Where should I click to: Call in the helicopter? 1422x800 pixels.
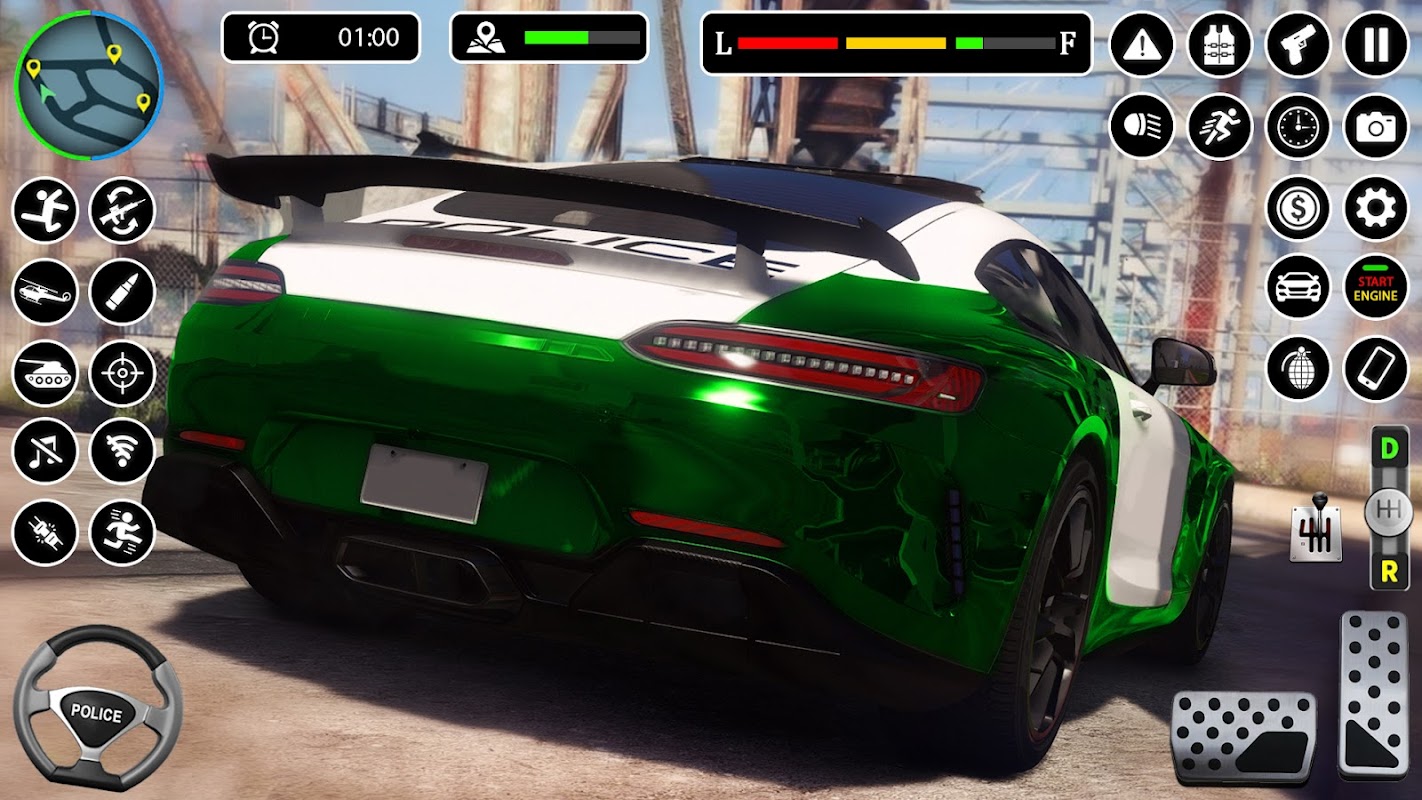45,292
